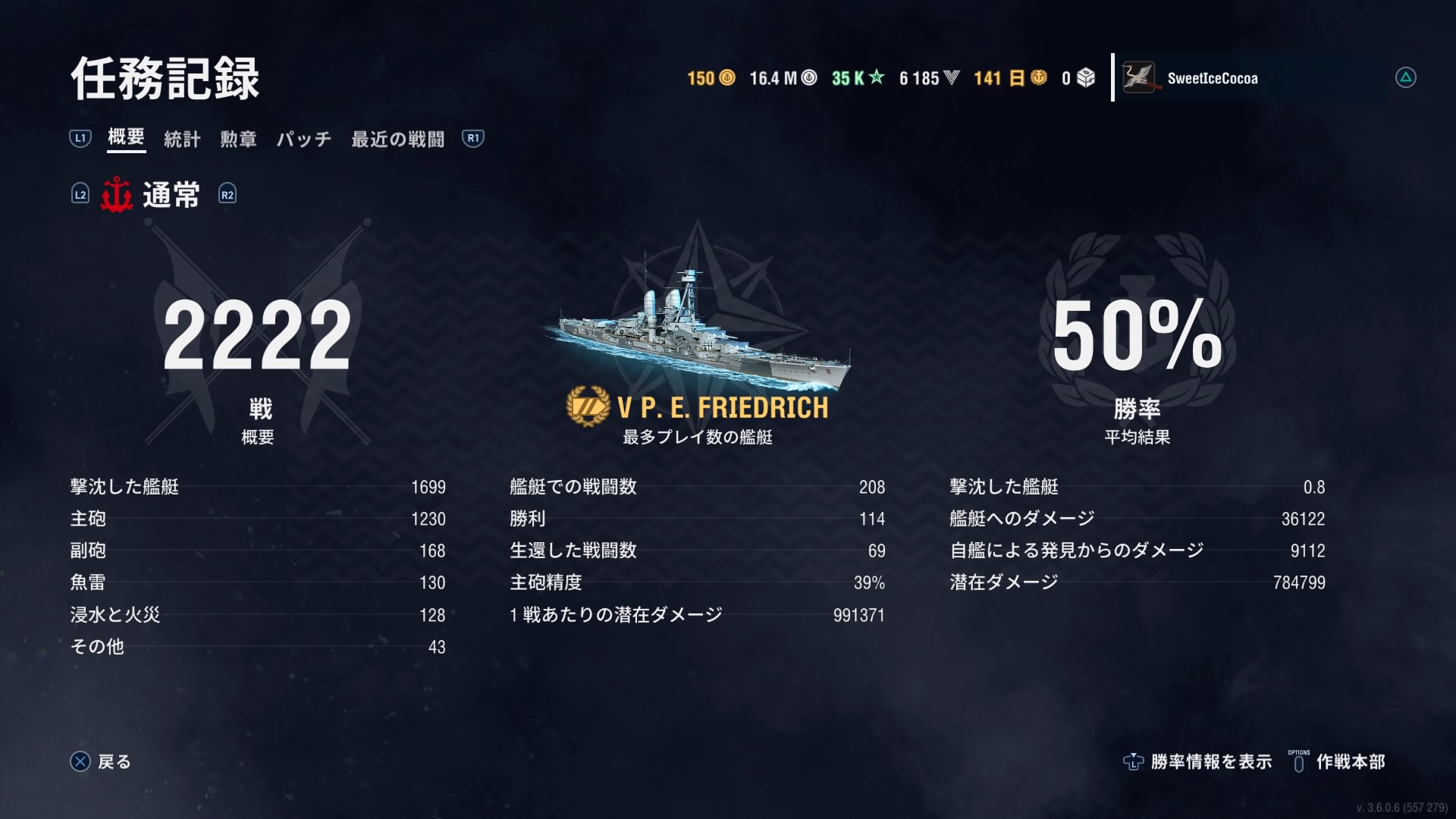Click the 141 日 premium time counter
The height and width of the screenshot is (819, 1456).
point(1010,78)
